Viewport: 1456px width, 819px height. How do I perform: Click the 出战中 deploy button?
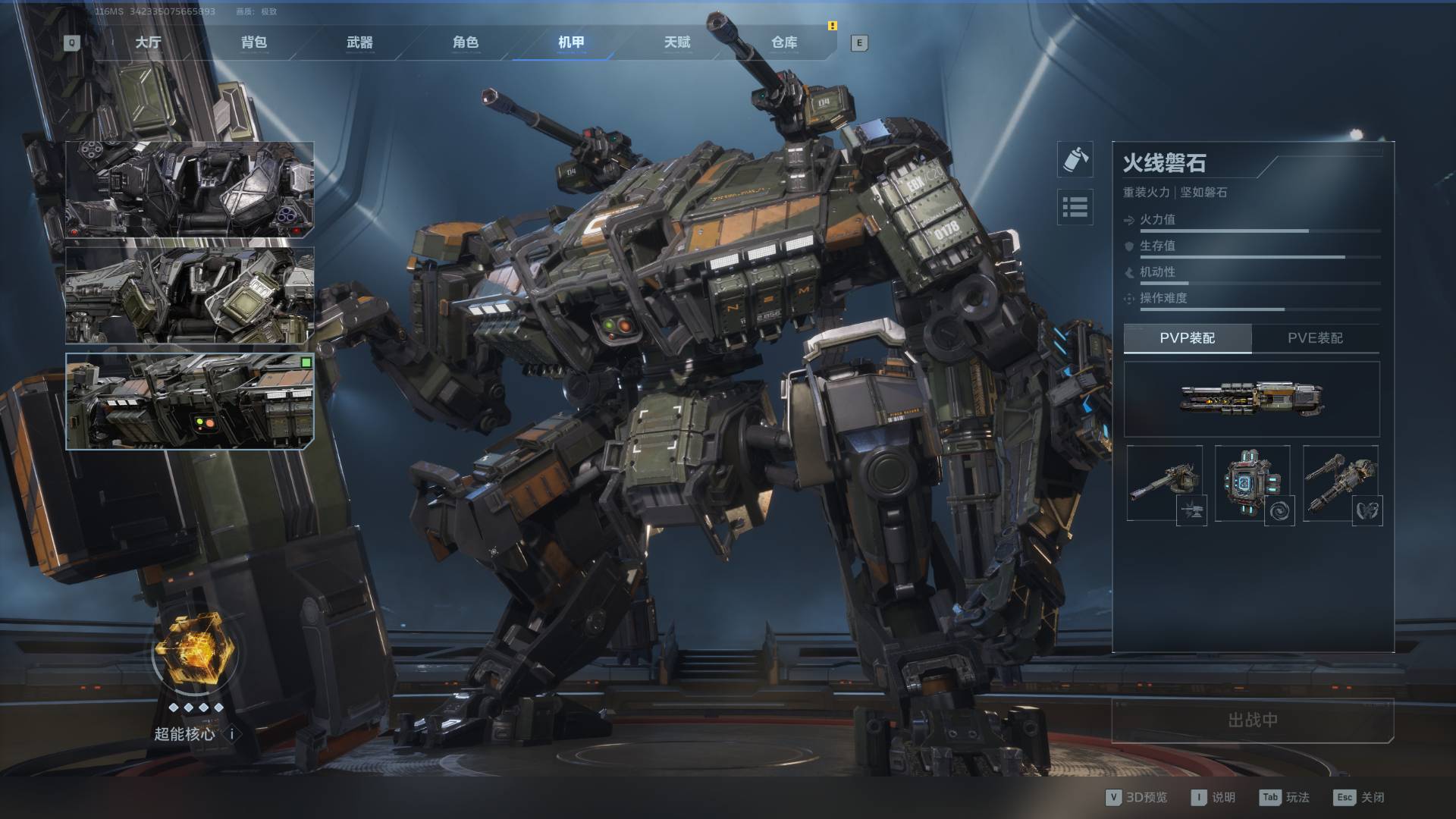[1253, 720]
